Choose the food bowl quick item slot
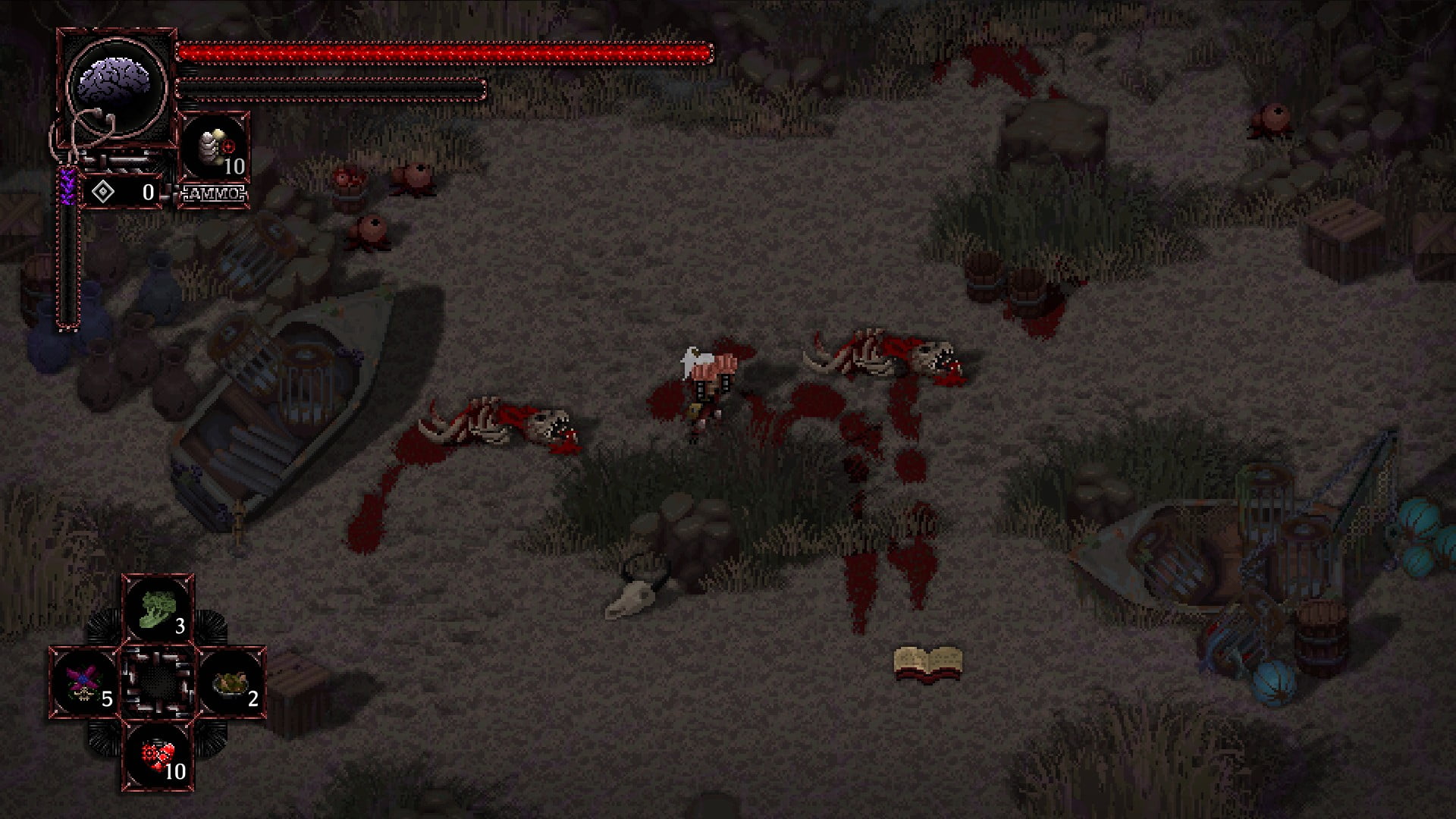The image size is (1456, 819). click(x=231, y=682)
